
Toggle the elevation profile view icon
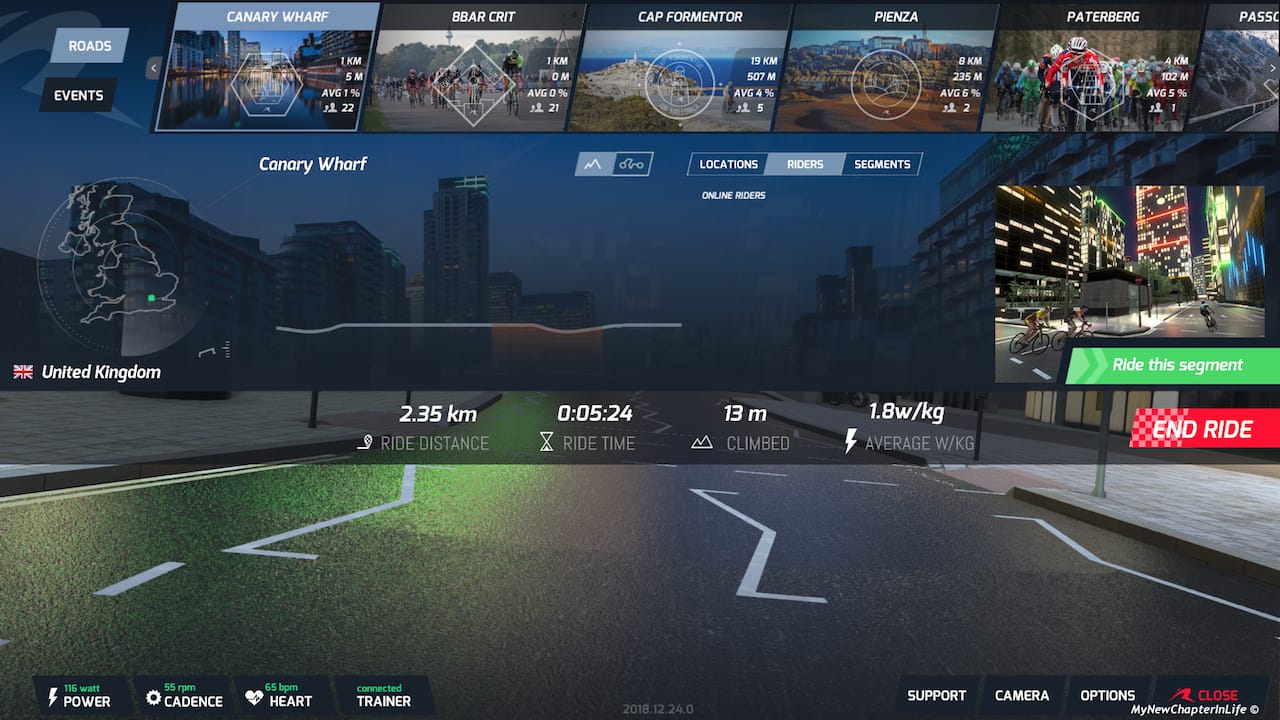593,164
